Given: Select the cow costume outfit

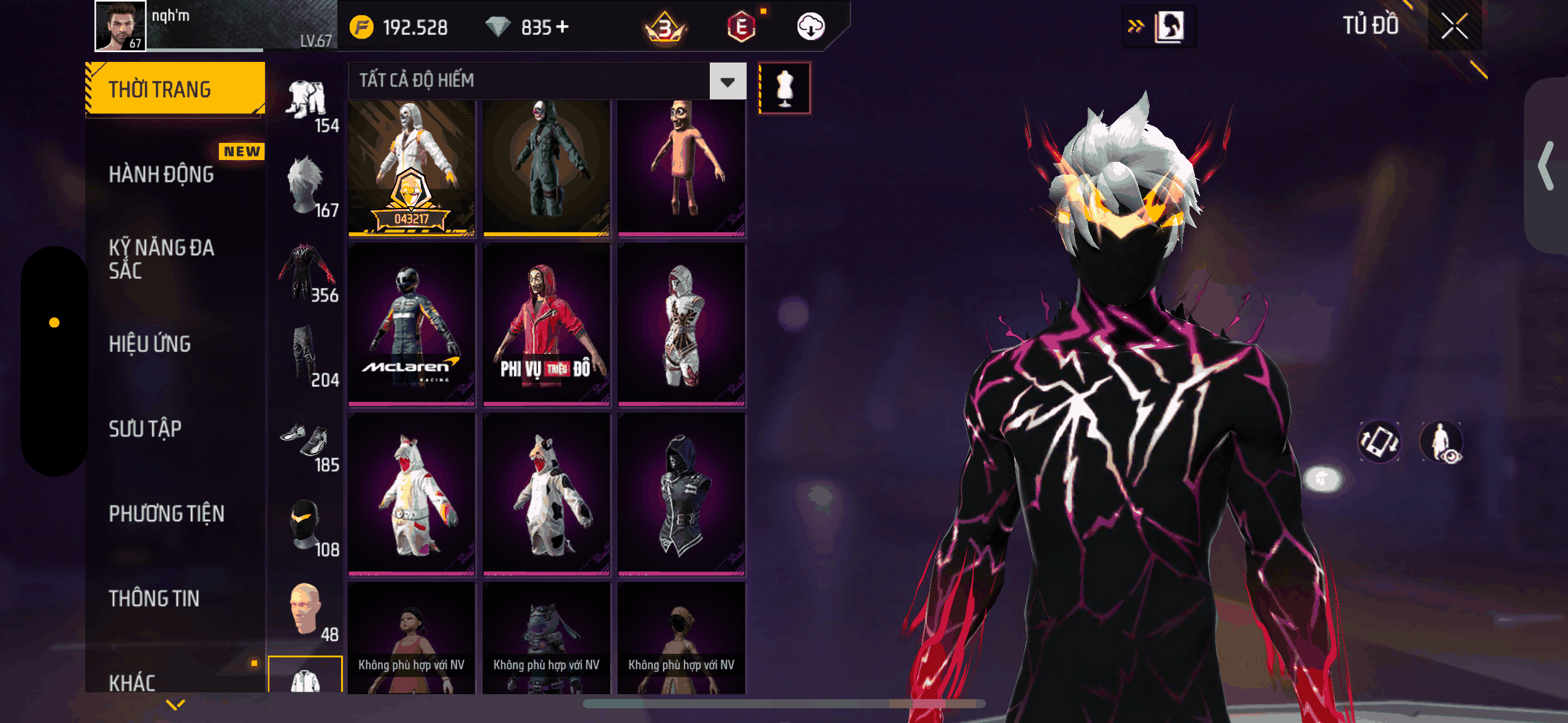Looking at the screenshot, I should tap(546, 494).
